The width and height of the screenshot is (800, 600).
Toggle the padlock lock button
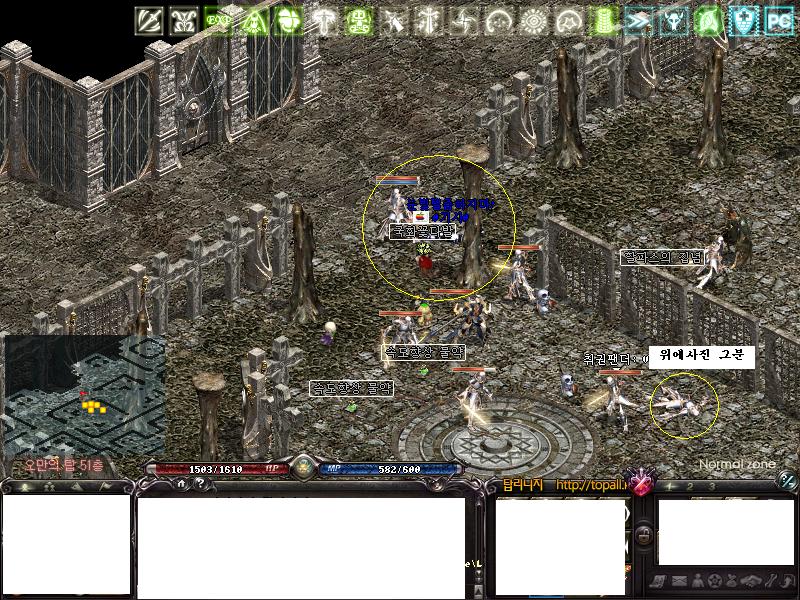tap(646, 537)
